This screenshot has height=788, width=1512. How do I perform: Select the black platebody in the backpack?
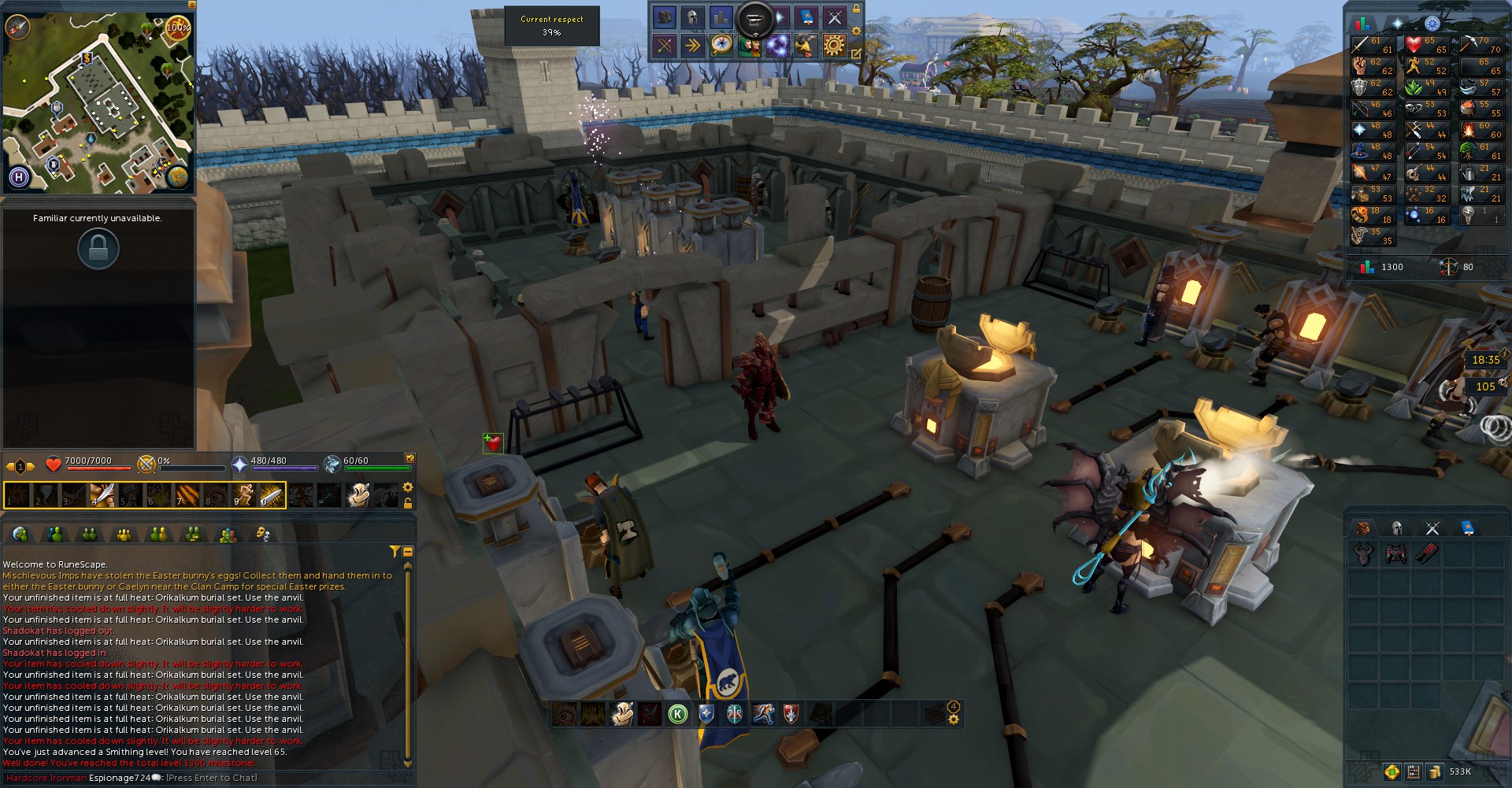click(1395, 554)
